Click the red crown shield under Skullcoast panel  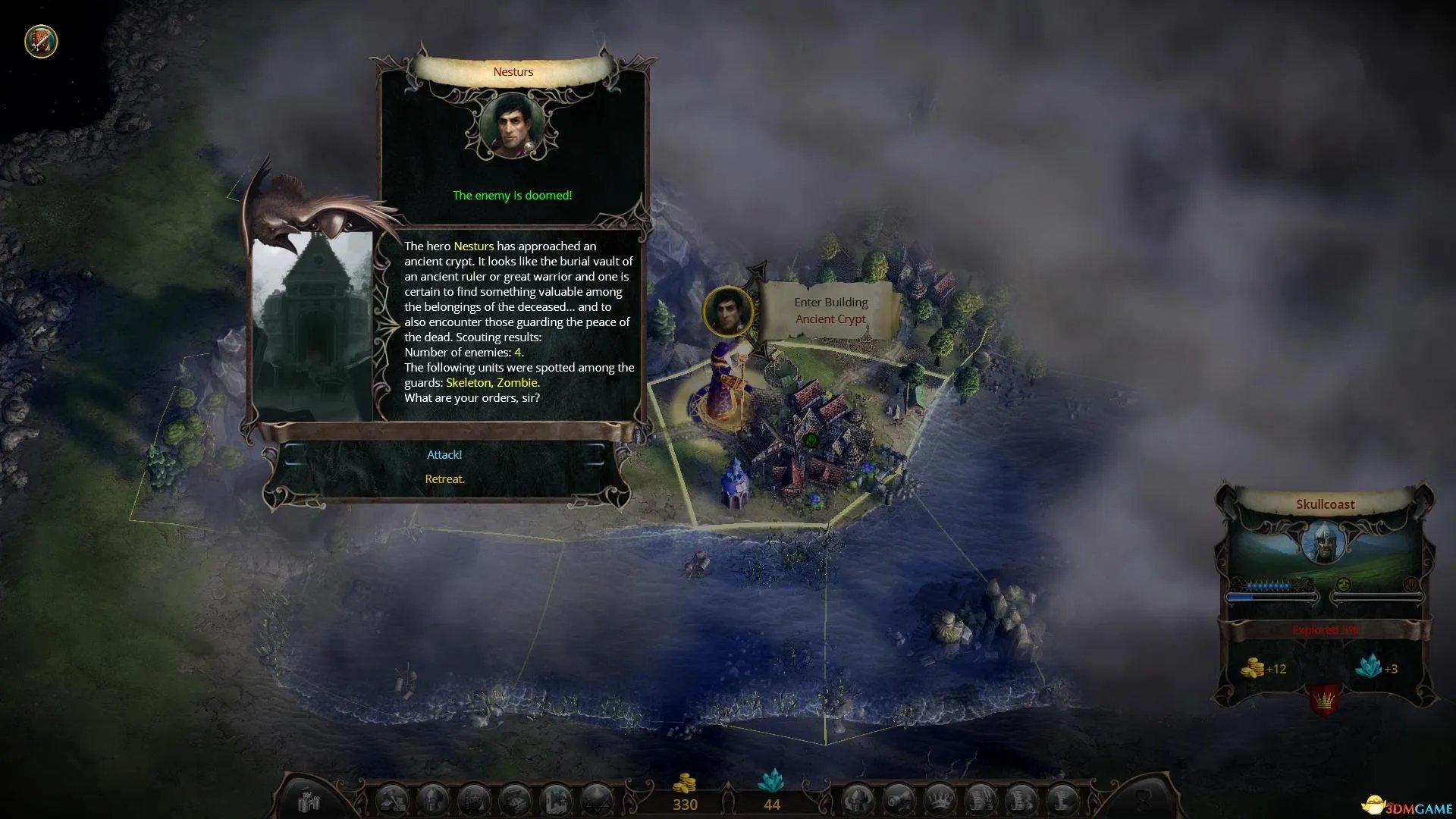(x=1324, y=699)
